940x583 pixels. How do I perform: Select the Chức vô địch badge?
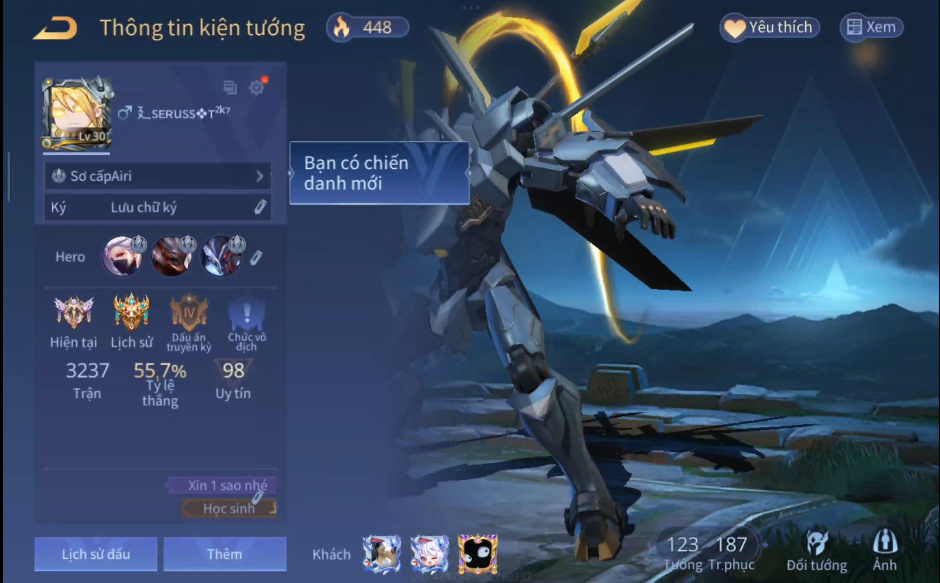tap(246, 313)
